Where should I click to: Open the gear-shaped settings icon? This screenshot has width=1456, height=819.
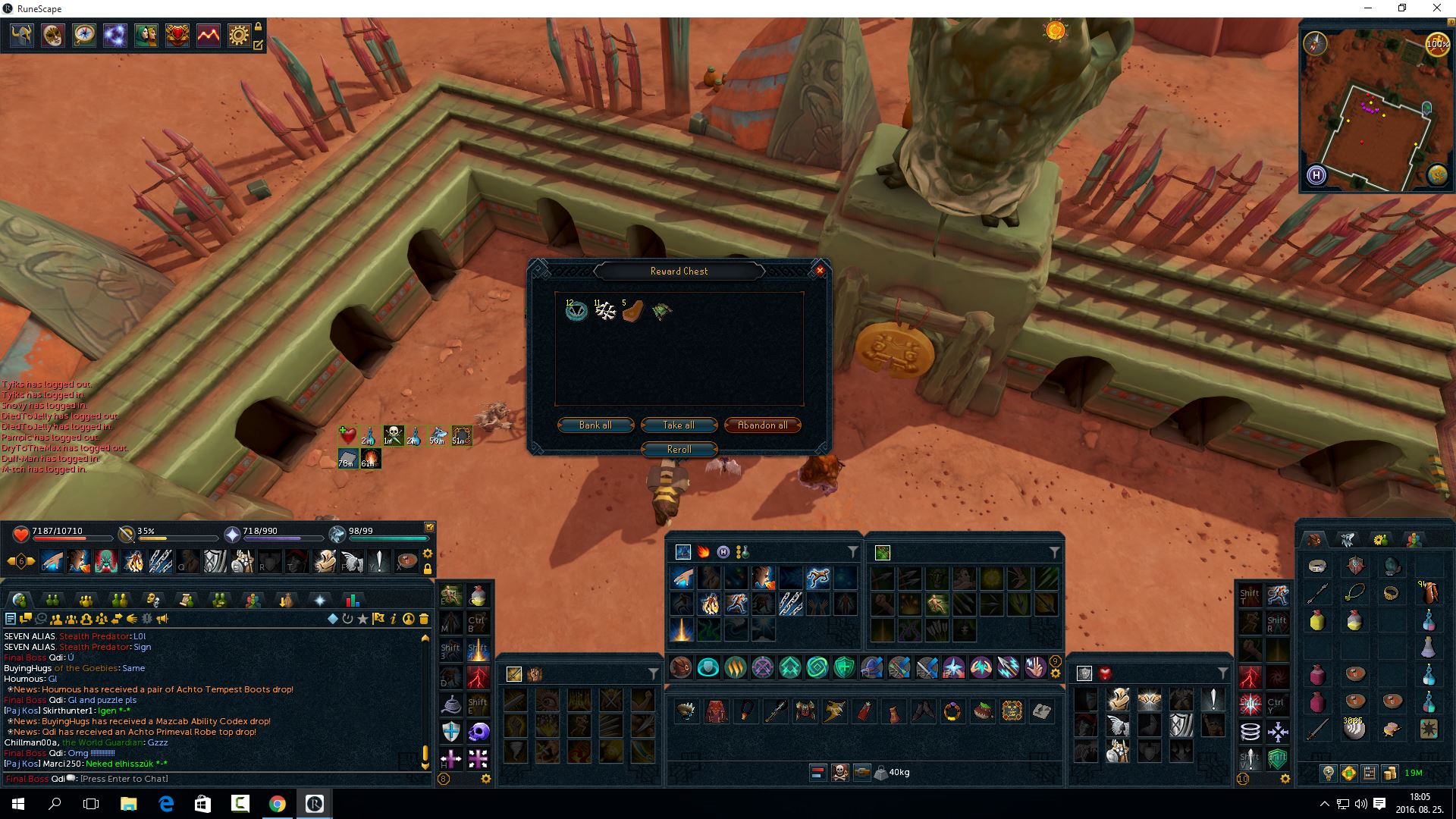pyautogui.click(x=239, y=36)
